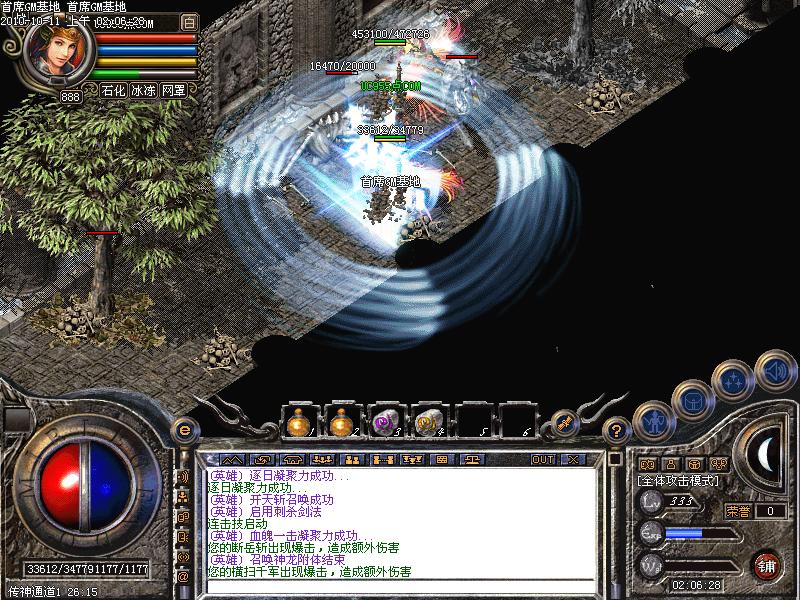
Task: Open the bag round button
Action: coord(692,399)
